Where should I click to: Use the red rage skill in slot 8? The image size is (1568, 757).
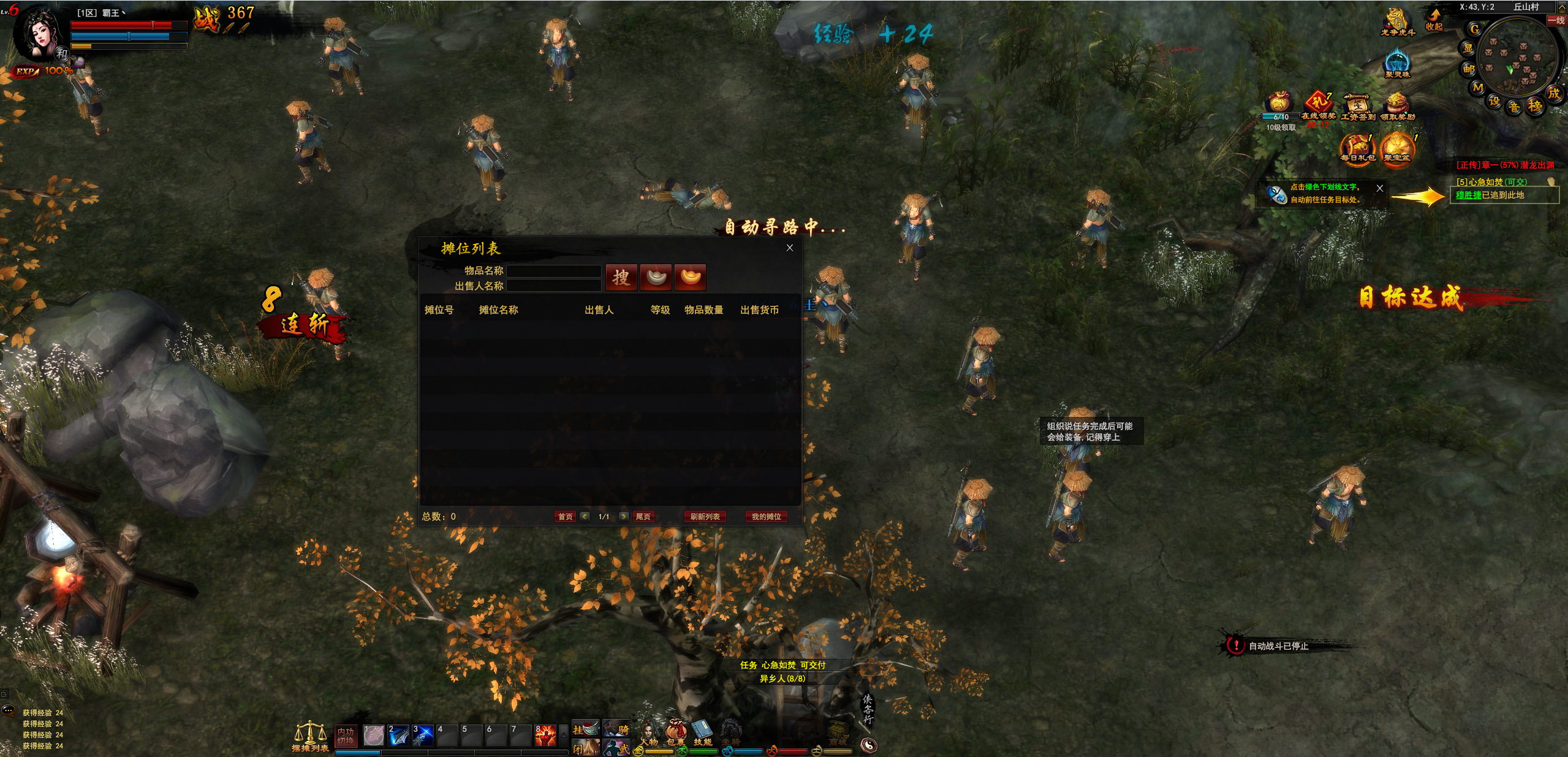[545, 735]
